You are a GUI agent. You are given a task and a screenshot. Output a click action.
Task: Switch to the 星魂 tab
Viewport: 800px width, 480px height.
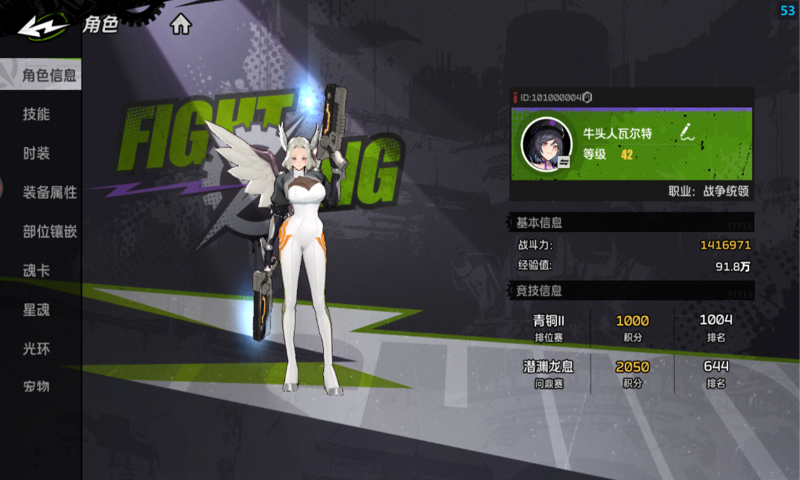(36, 309)
